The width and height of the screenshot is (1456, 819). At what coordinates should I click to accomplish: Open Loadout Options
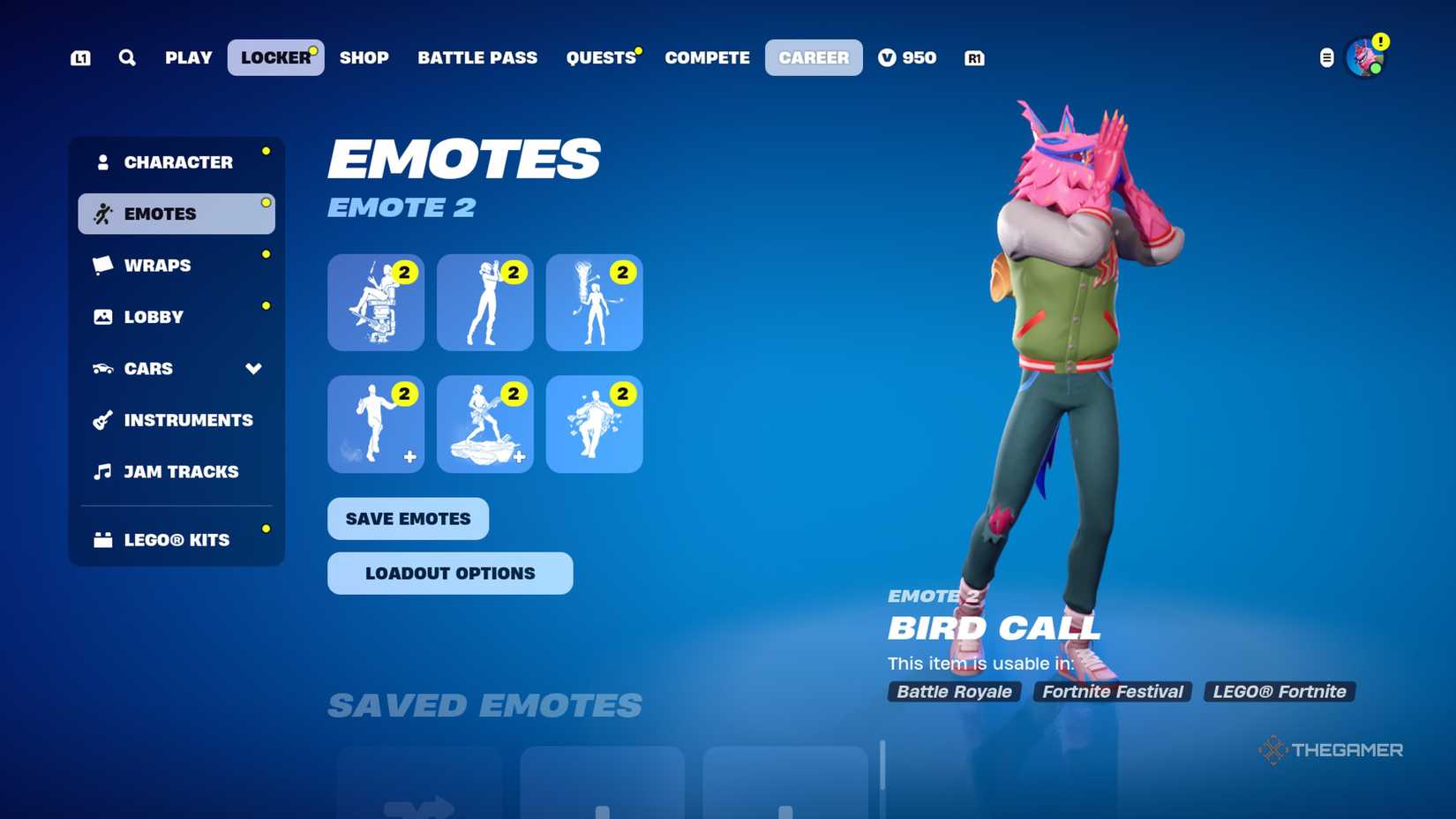(449, 573)
